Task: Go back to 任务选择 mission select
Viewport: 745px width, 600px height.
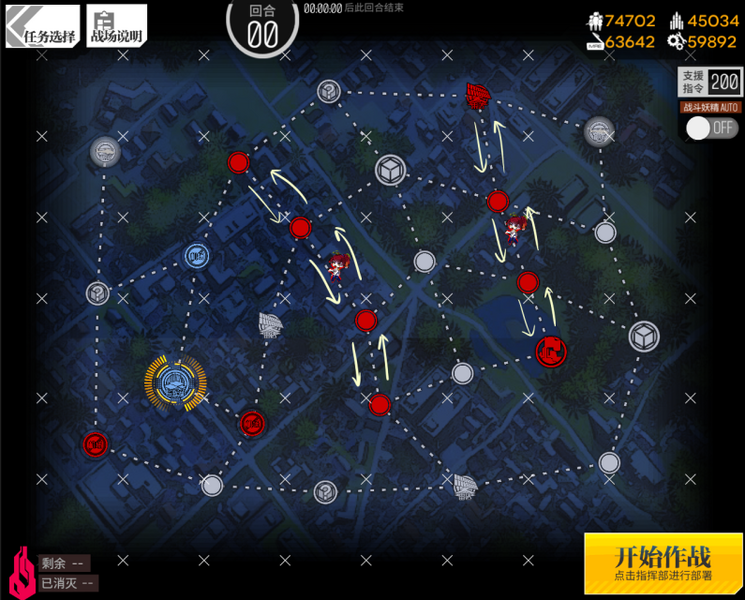Action: tap(41, 26)
